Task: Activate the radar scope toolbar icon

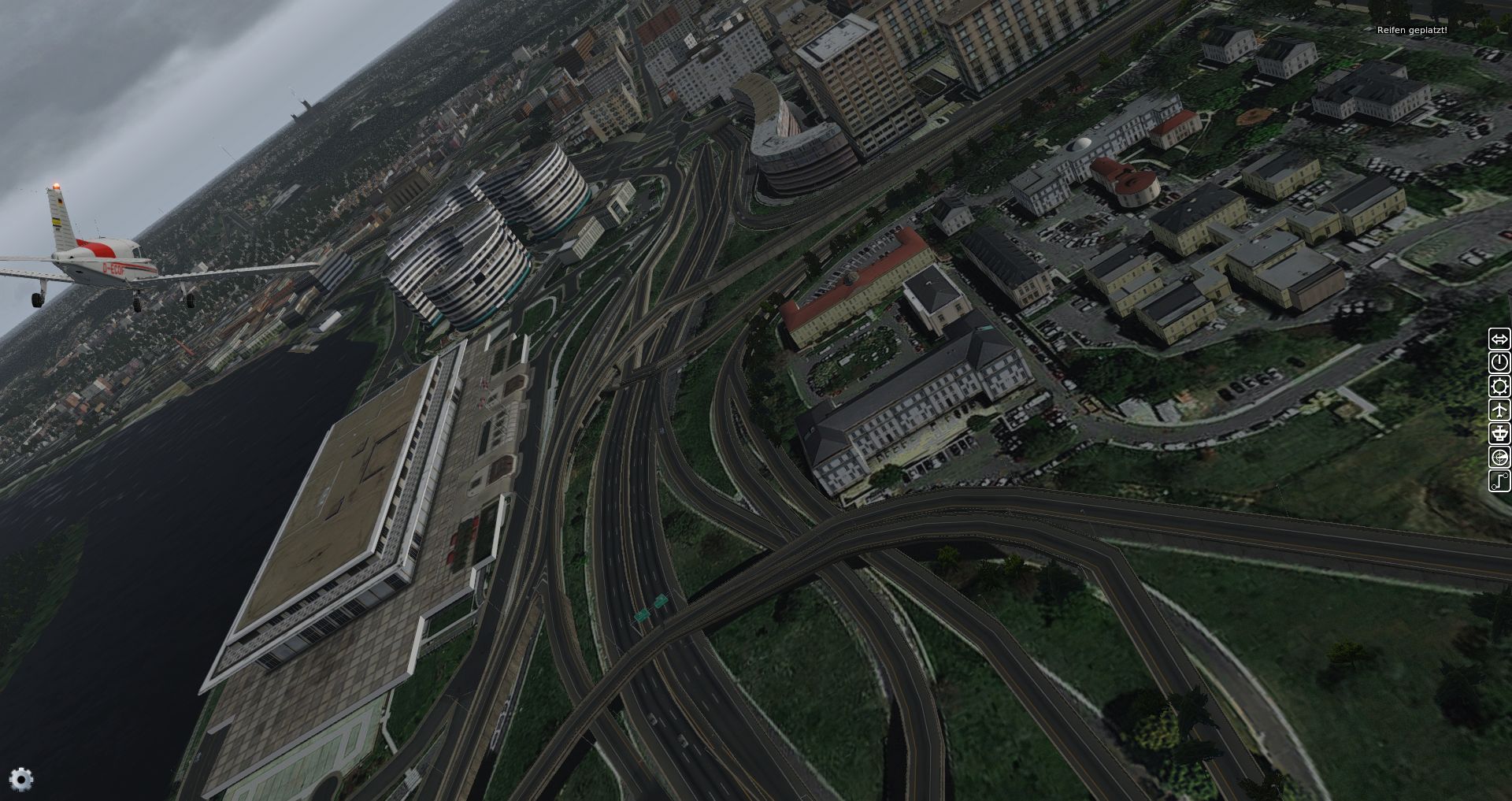Action: (x=1499, y=457)
